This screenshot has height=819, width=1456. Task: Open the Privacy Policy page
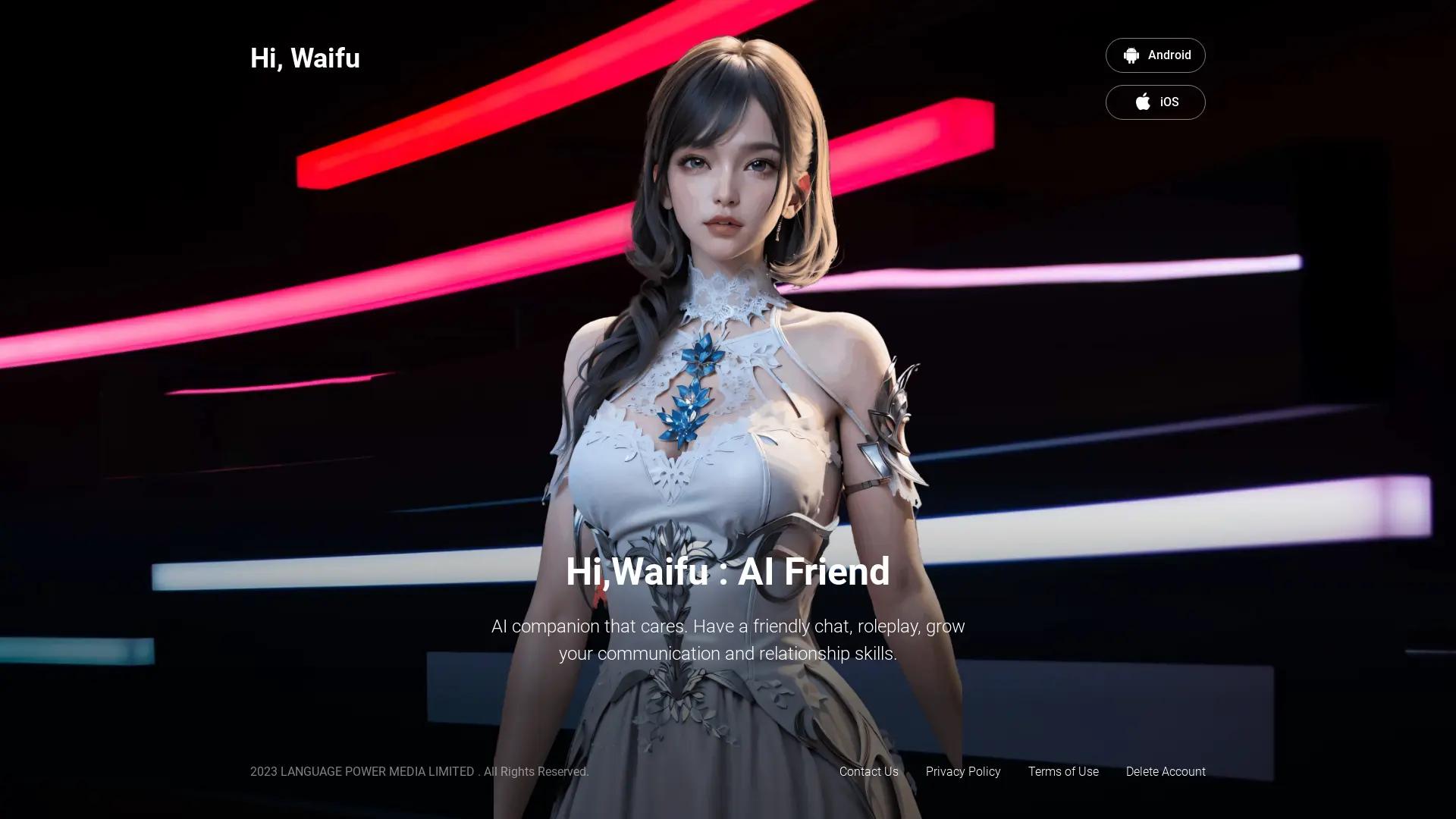pyautogui.click(x=963, y=771)
